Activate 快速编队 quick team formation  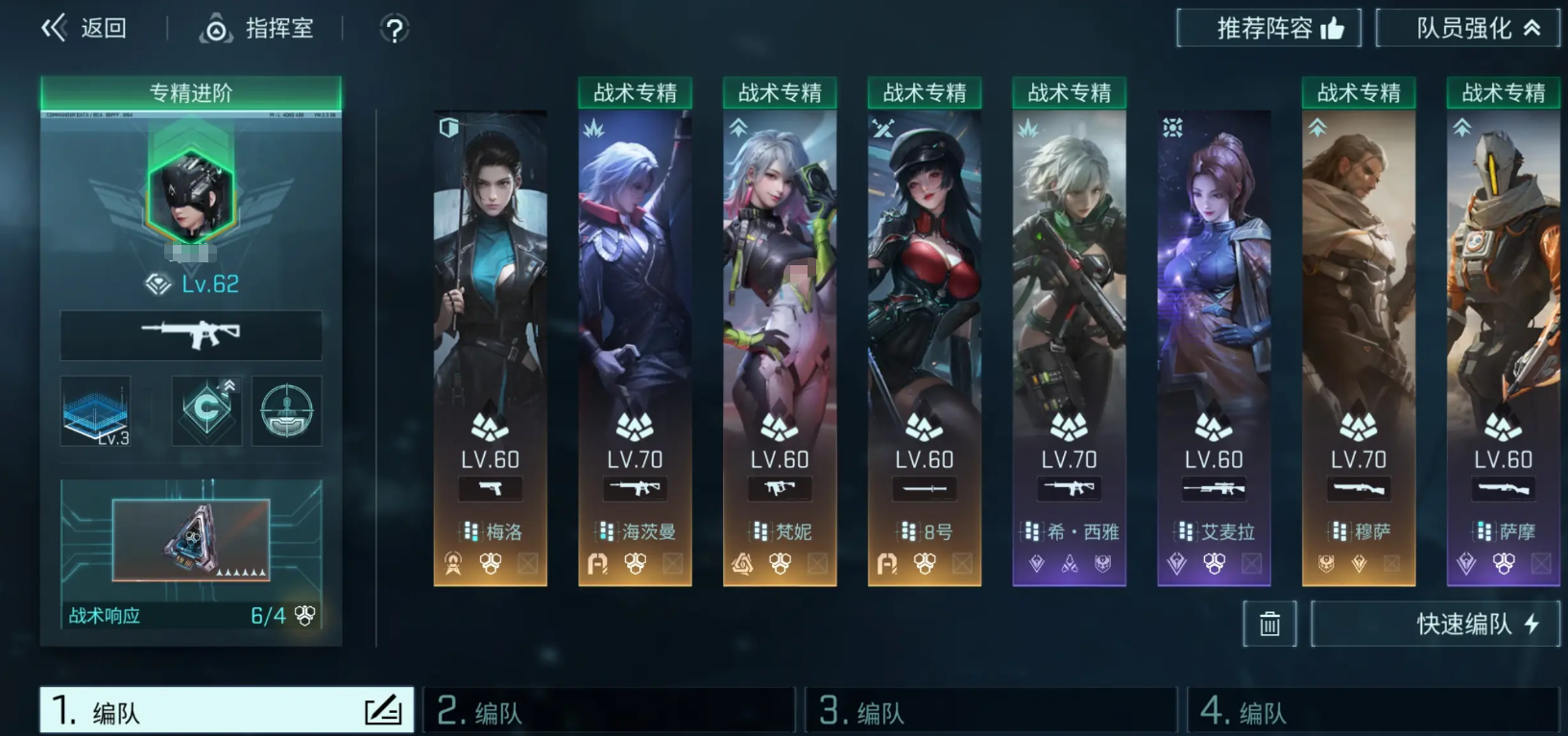[1435, 624]
